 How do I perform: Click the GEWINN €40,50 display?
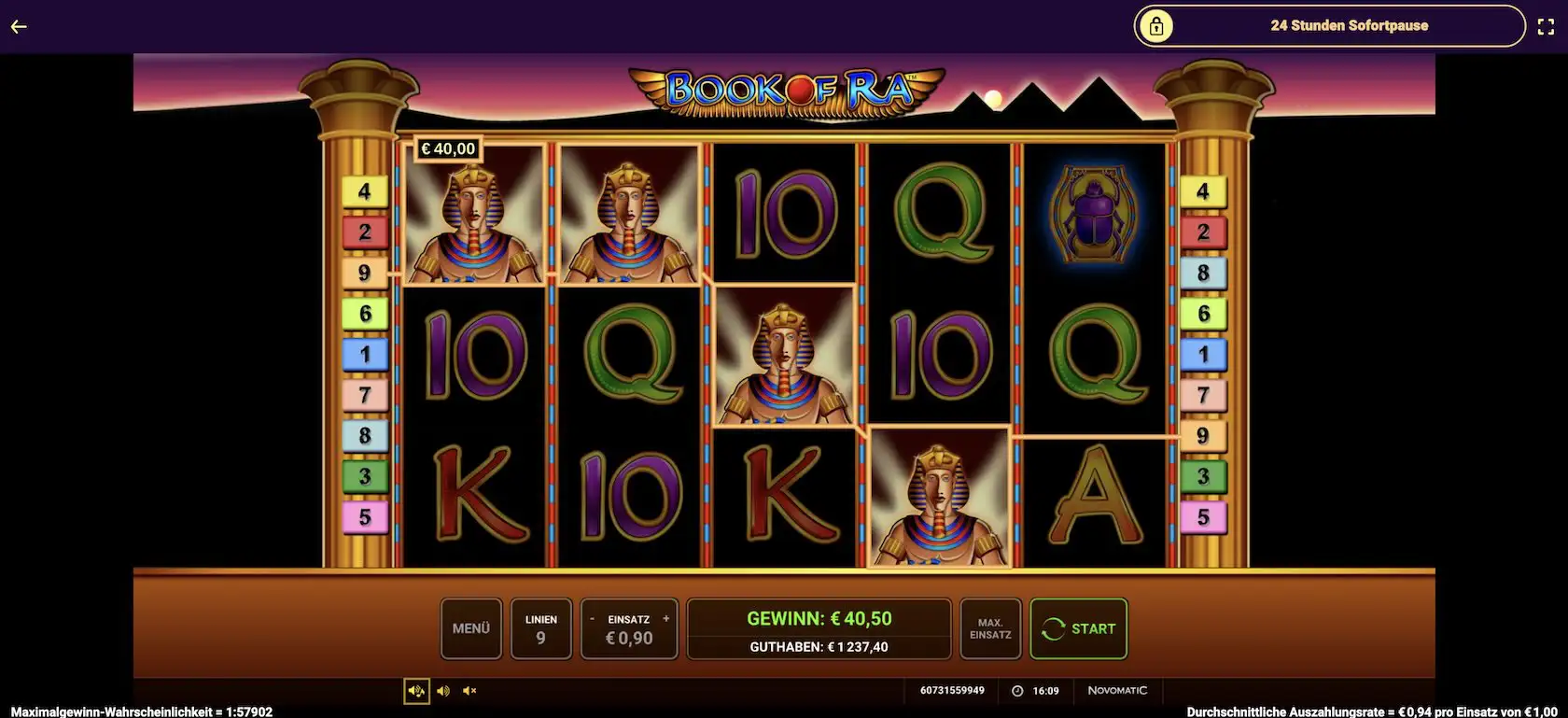819,617
